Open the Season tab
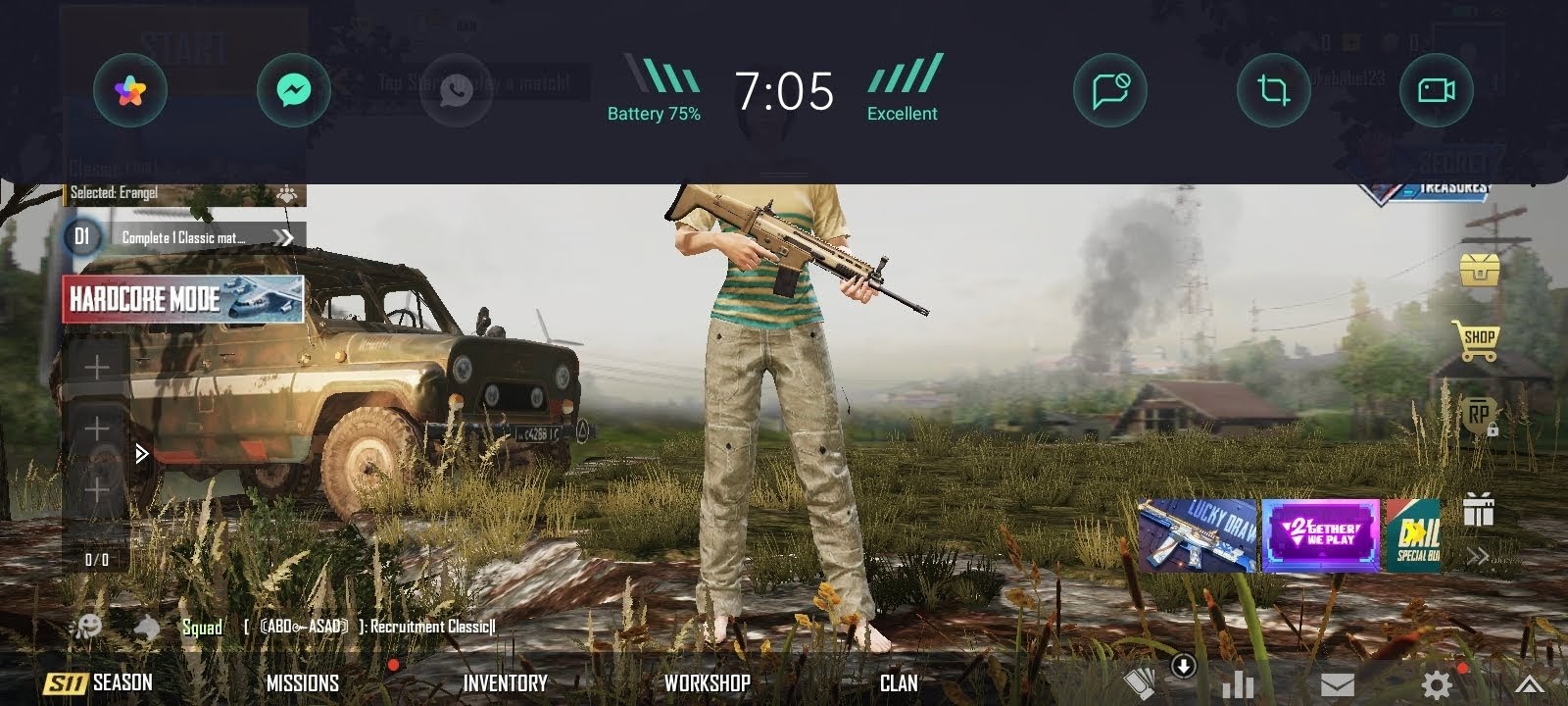Viewport: 1568px width, 706px height. tap(98, 682)
